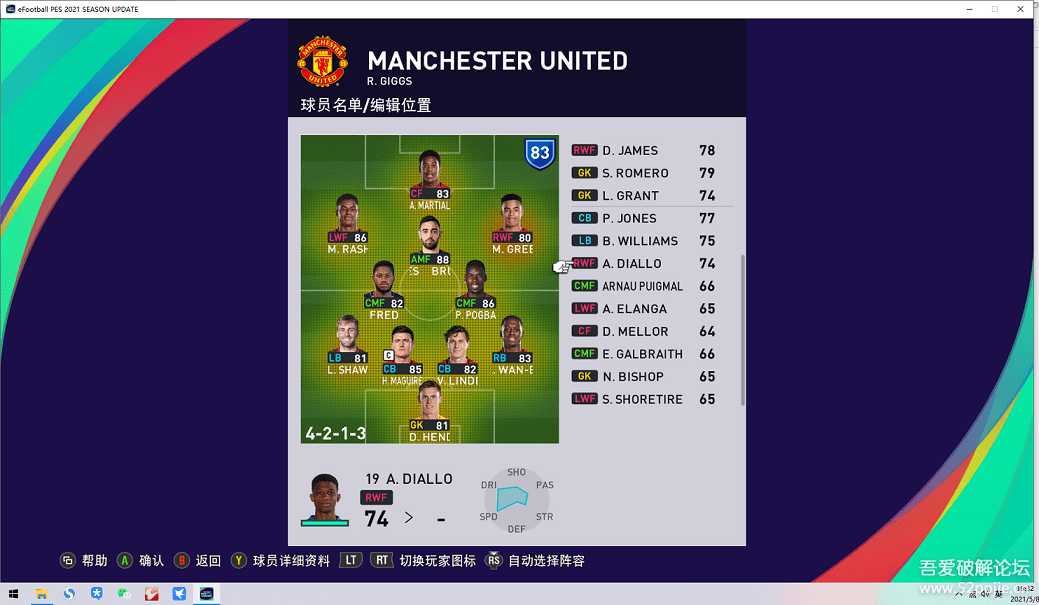Choose P. Pogba on the formation pitch
1039x605 pixels.
[x=475, y=288]
